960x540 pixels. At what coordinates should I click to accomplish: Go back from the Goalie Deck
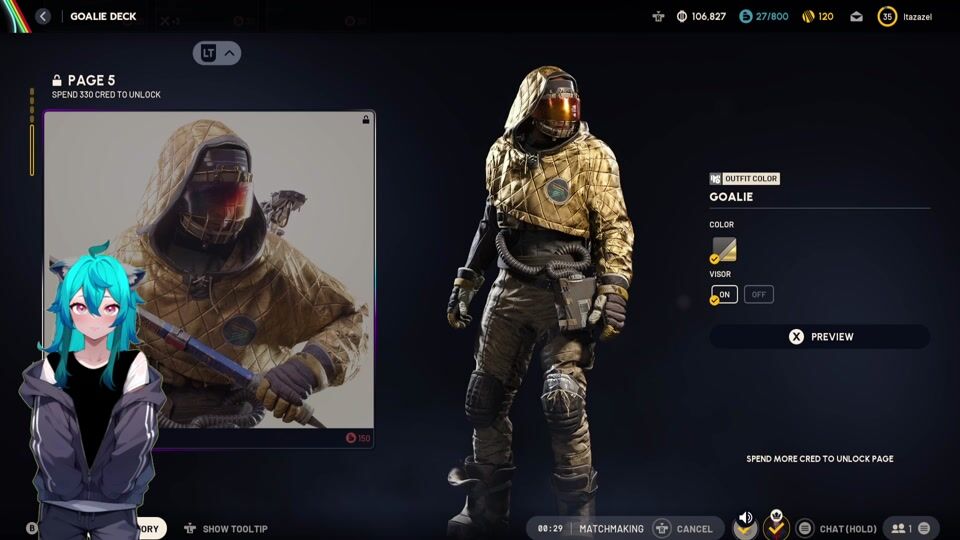(43, 16)
